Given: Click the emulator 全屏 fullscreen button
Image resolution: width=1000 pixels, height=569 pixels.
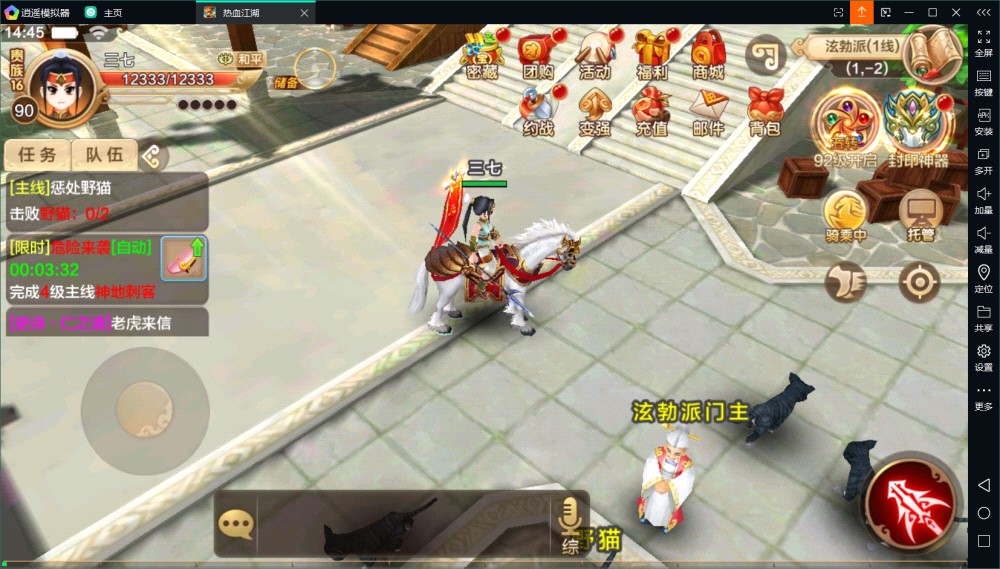Looking at the screenshot, I should tap(983, 40).
